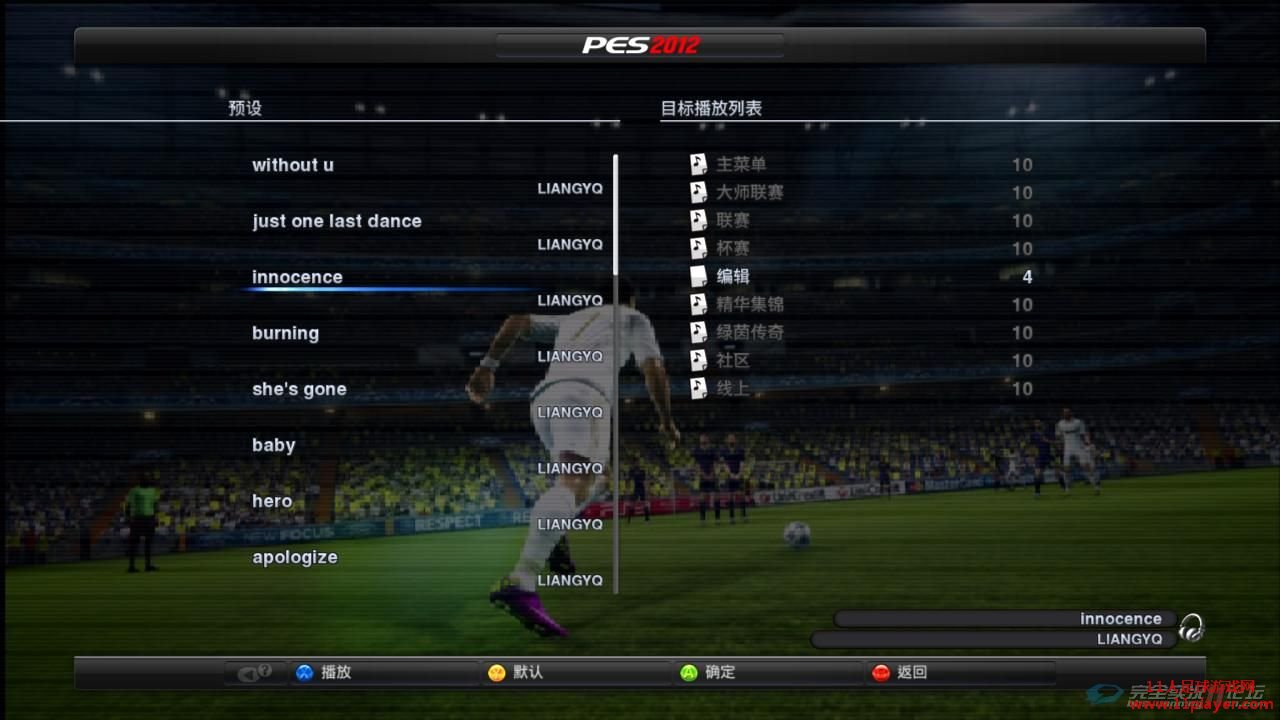The height and width of the screenshot is (720, 1280).
Task: Select the 大师联赛 playlist row
Action: [750, 192]
